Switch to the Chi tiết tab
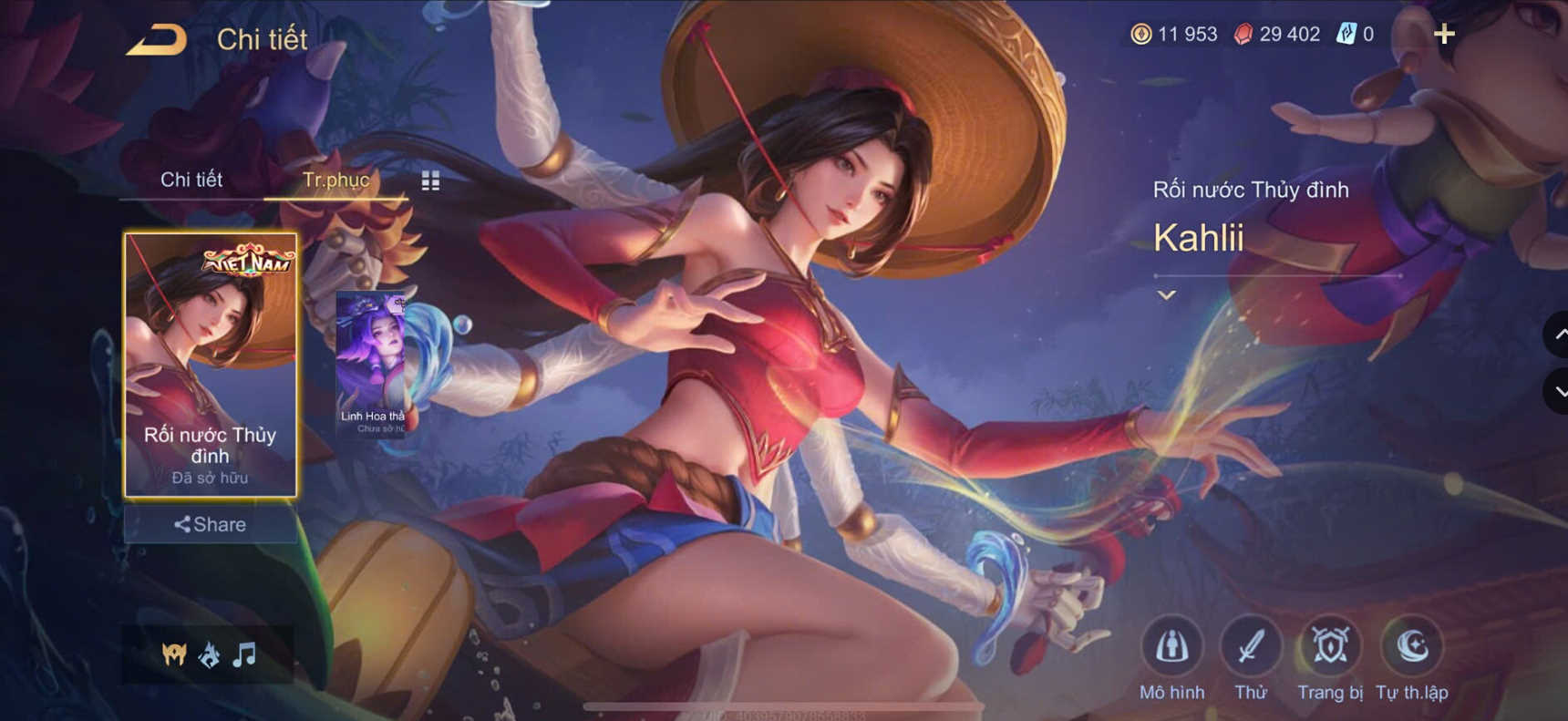Screen dimensions: 1568x721 click(x=191, y=180)
